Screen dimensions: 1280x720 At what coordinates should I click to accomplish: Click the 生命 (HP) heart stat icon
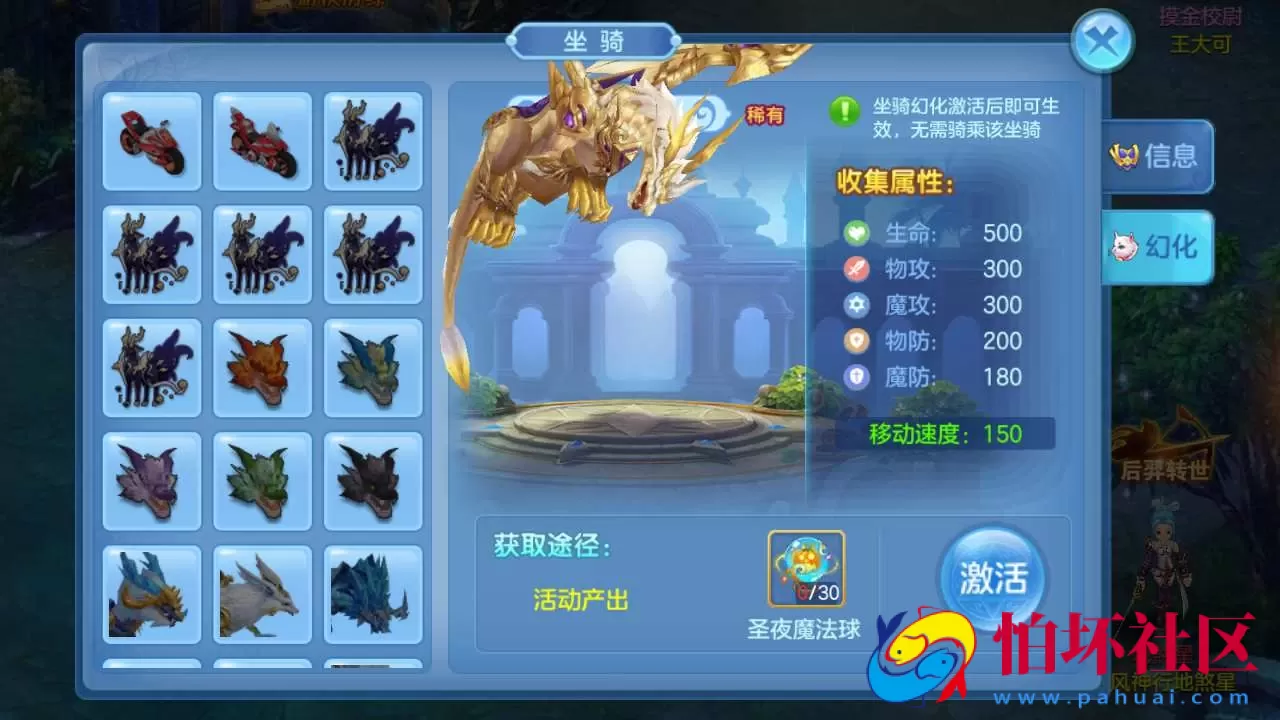tap(856, 232)
